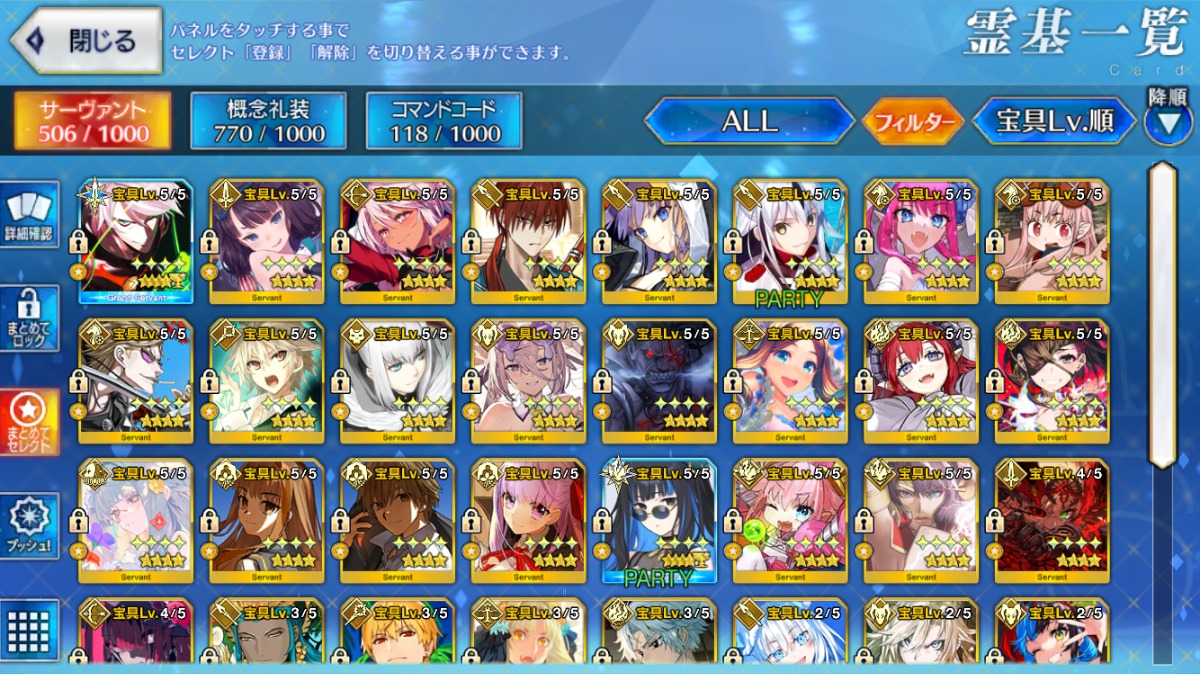
Task: Show the コマンドコード tab
Action: pos(444,121)
